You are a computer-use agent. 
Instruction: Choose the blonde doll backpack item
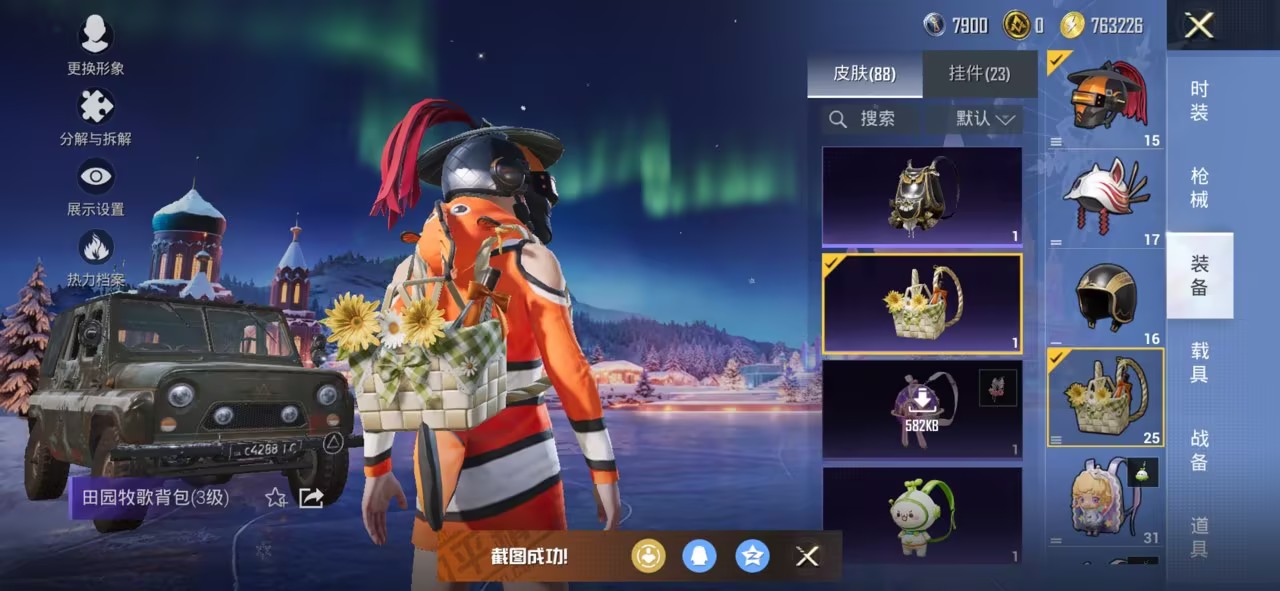click(x=1105, y=498)
